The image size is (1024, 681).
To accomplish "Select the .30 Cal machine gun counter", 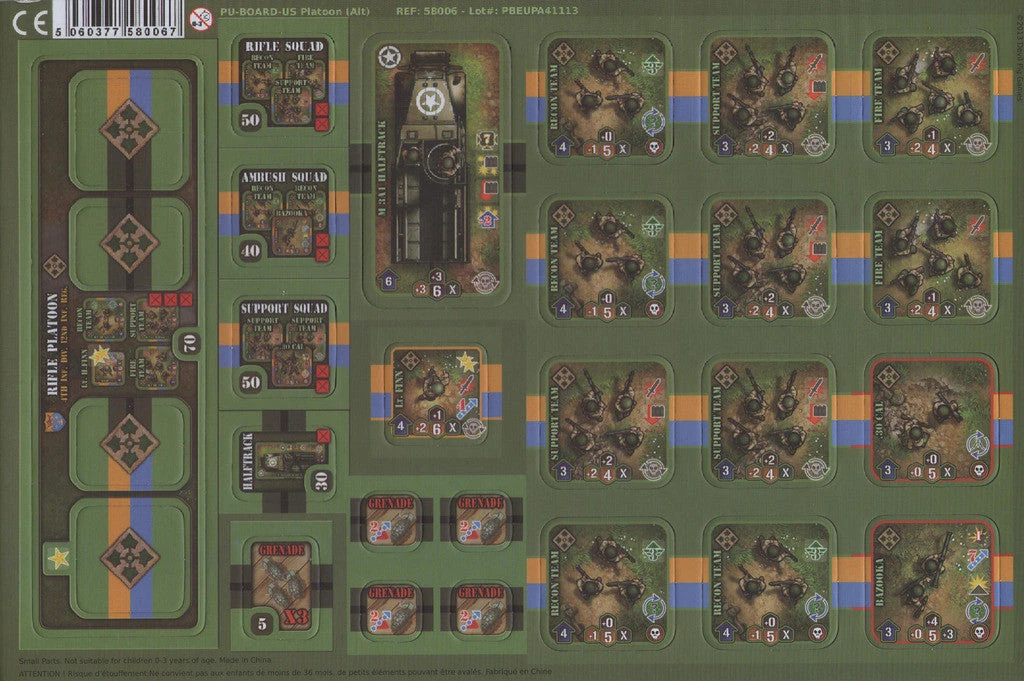I will [933, 421].
